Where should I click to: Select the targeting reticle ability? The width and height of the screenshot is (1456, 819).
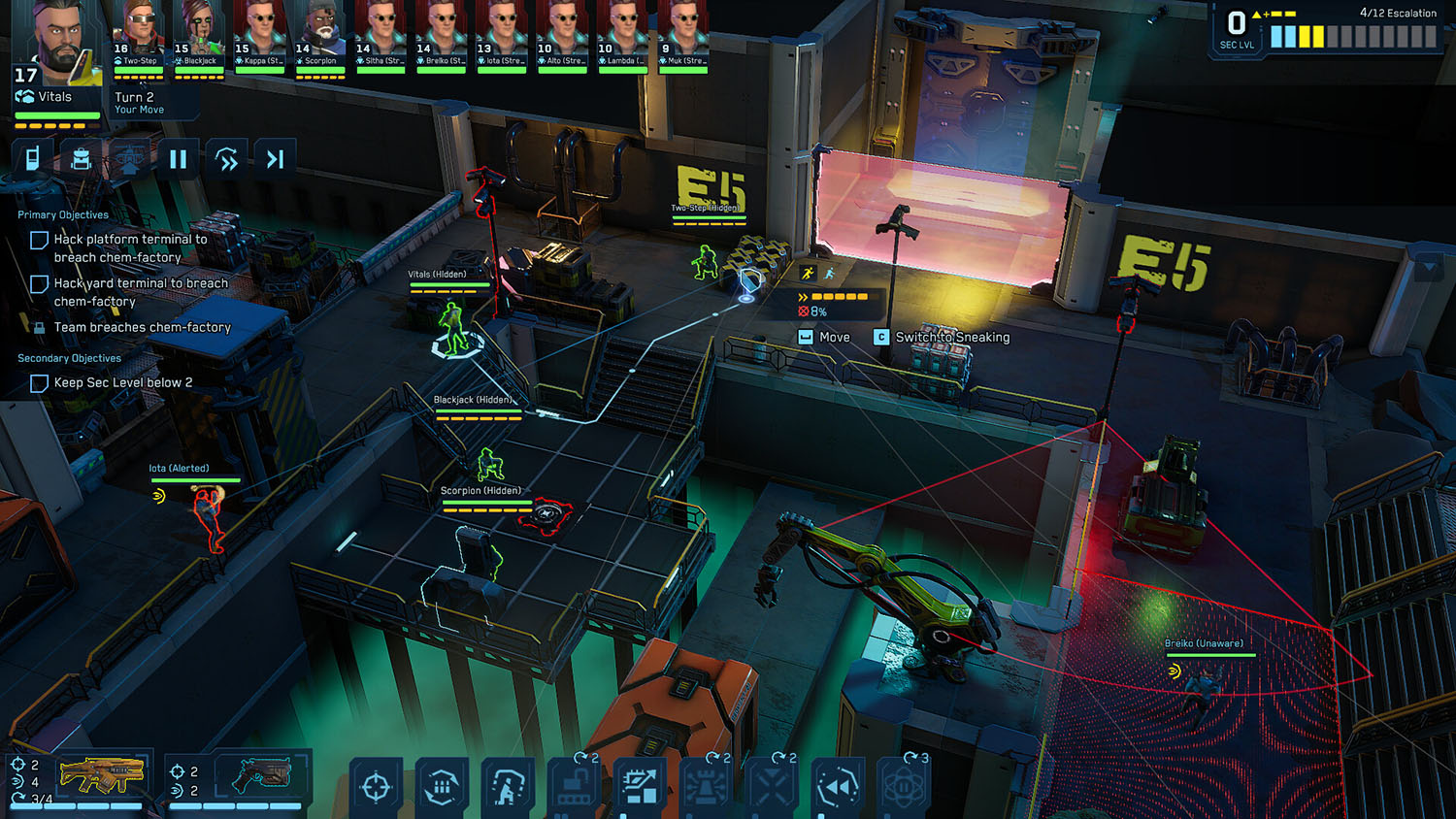pos(376,788)
